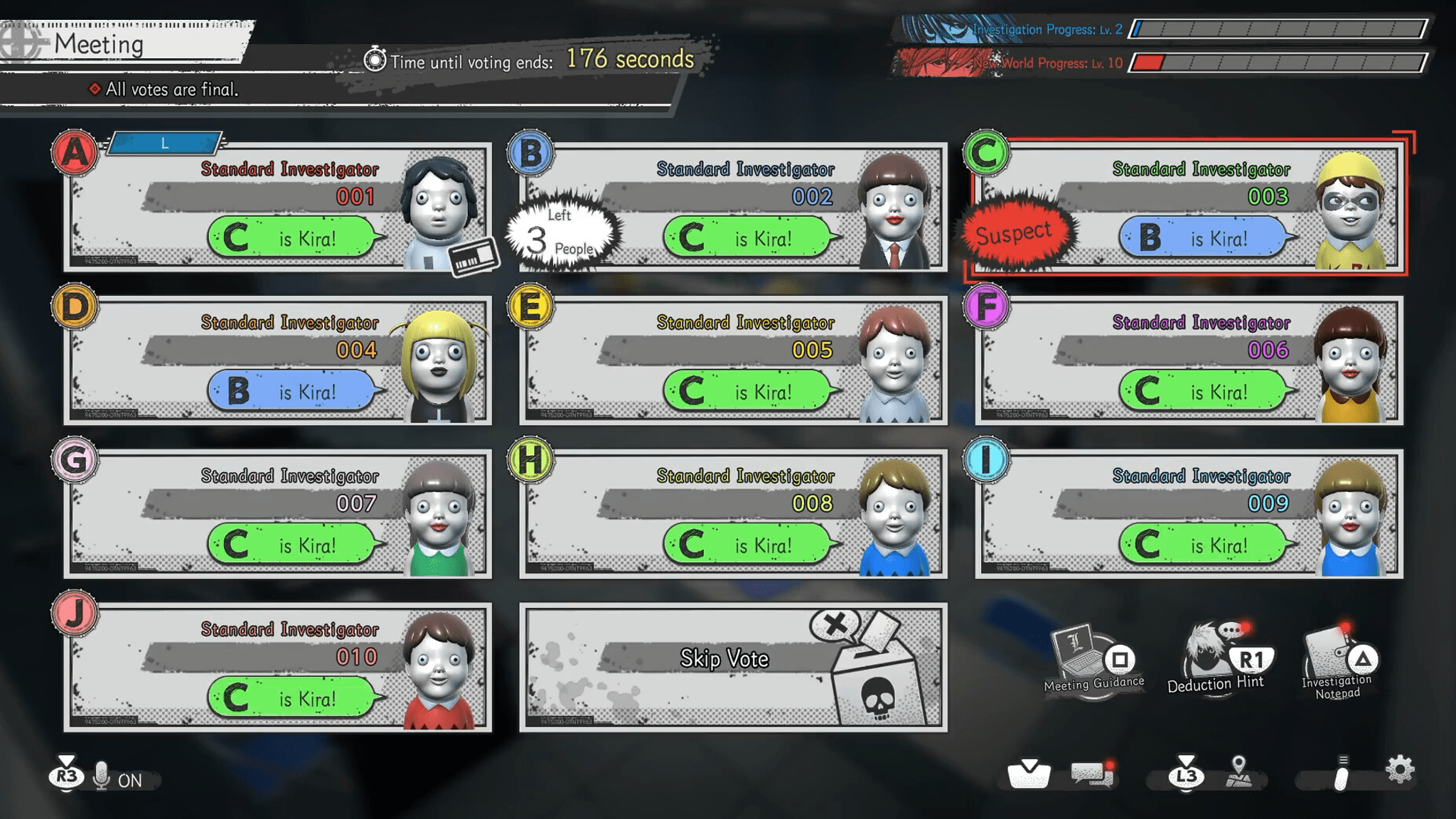Choose player G Standard Investigator 007 card

277,514
